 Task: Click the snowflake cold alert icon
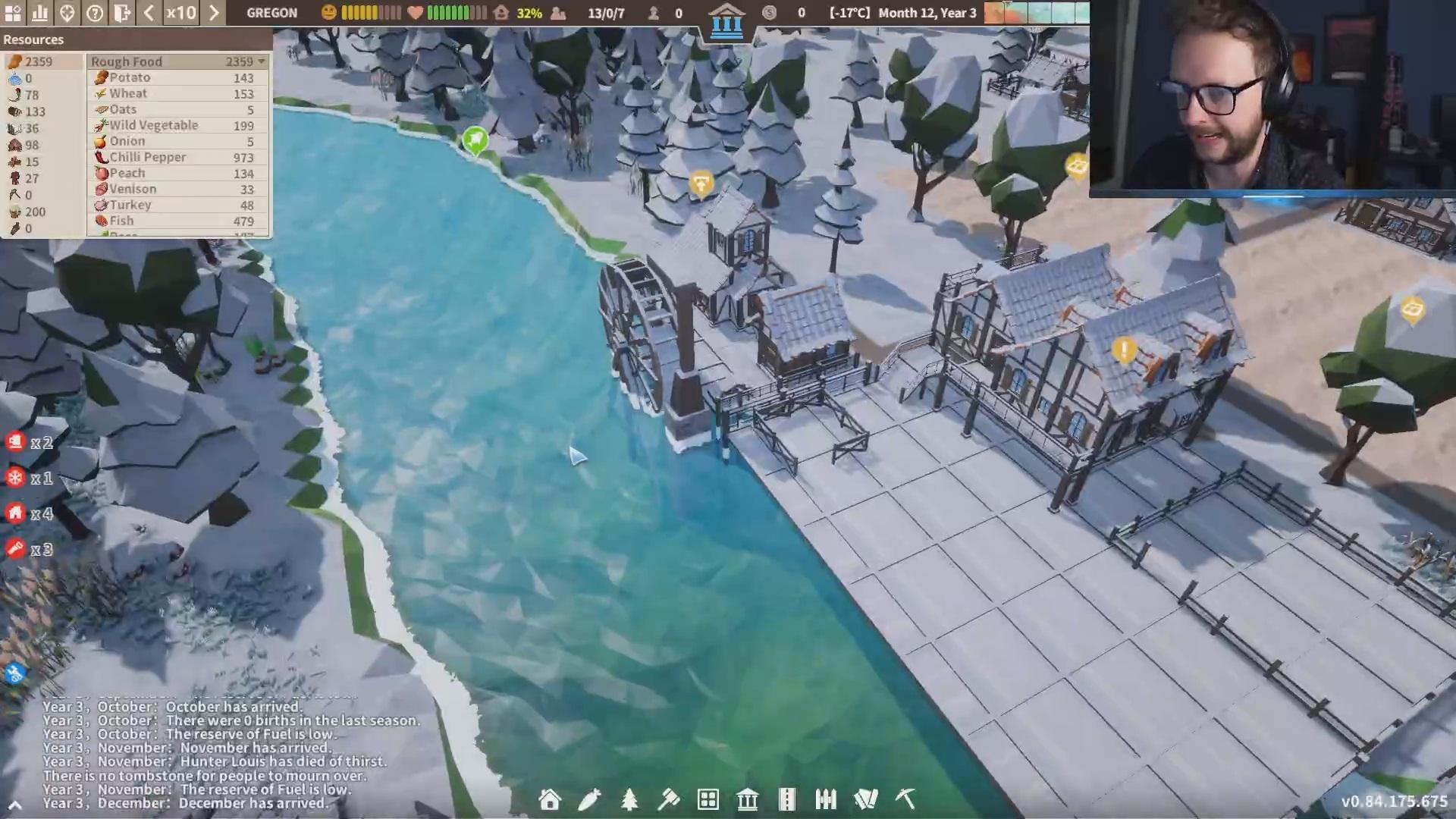pos(16,478)
